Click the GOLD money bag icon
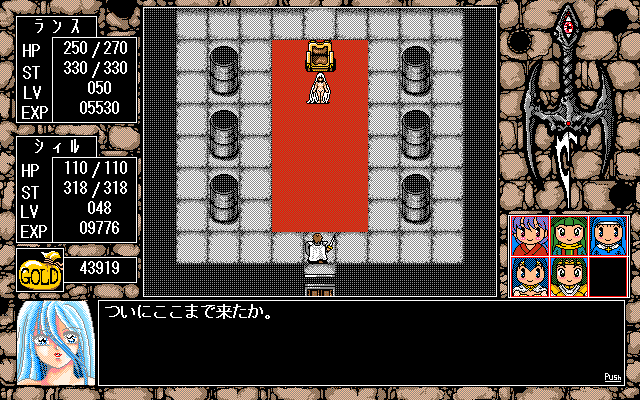640x400 pixels. (41, 270)
